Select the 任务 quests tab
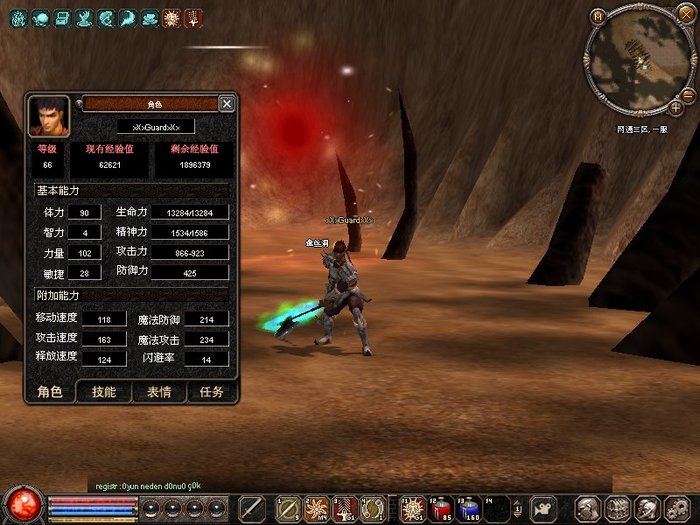 [x=211, y=392]
